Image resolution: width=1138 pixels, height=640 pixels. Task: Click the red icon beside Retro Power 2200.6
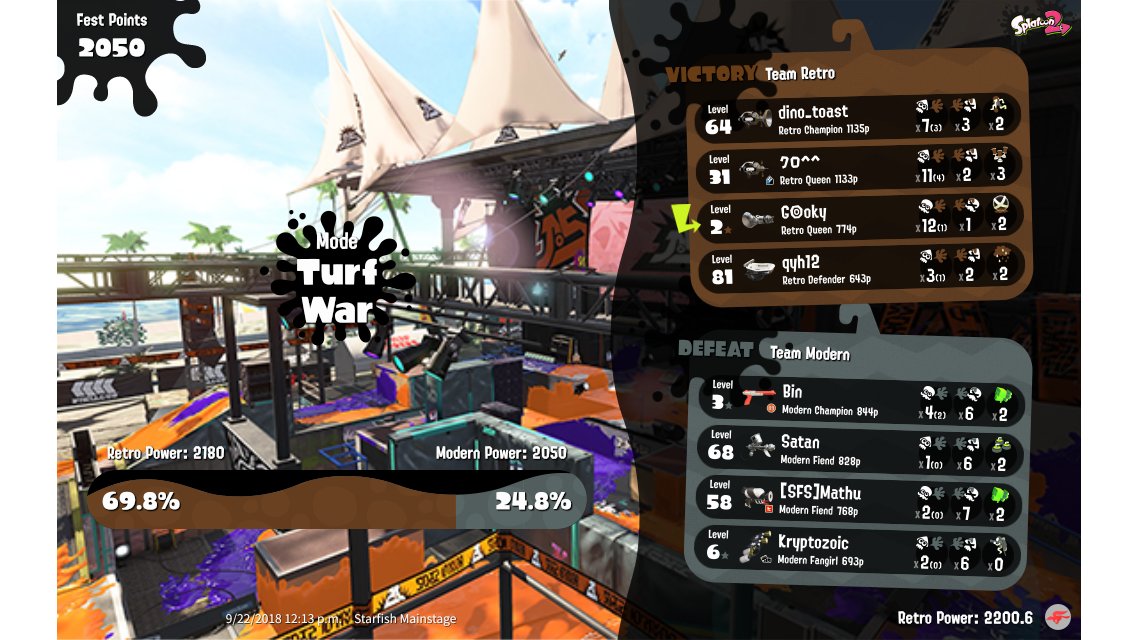pos(1057,617)
